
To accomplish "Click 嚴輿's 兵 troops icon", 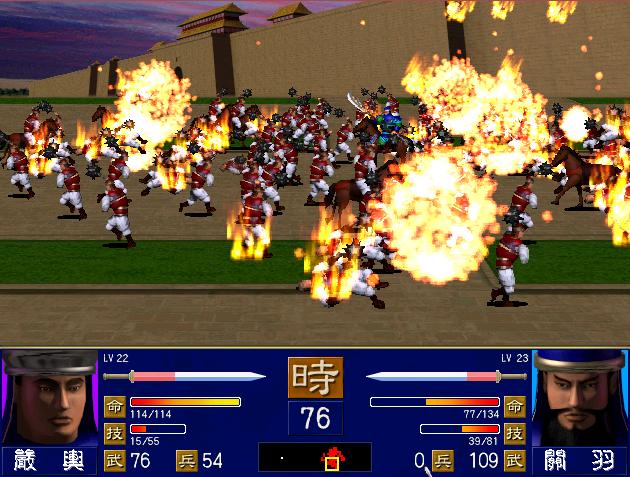I will [187, 461].
